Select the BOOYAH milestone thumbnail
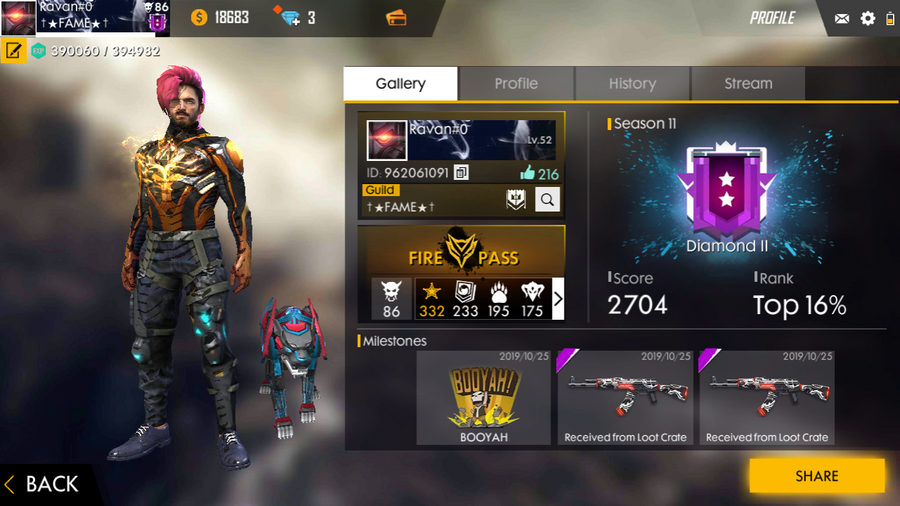 (x=483, y=397)
